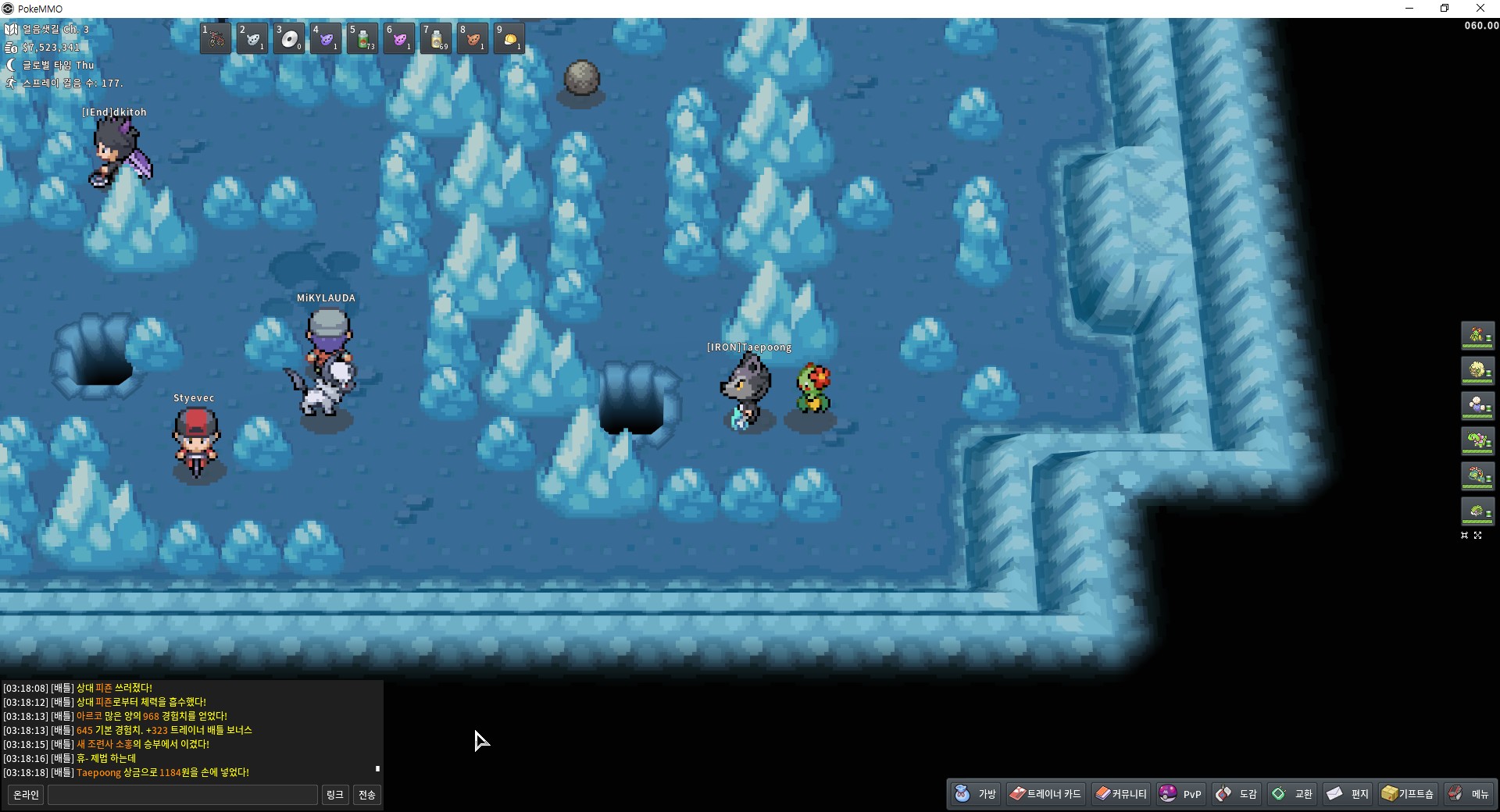Viewport: 1500px width, 812px height.
Task: Close the PokeMMO window
Action: (1480, 9)
